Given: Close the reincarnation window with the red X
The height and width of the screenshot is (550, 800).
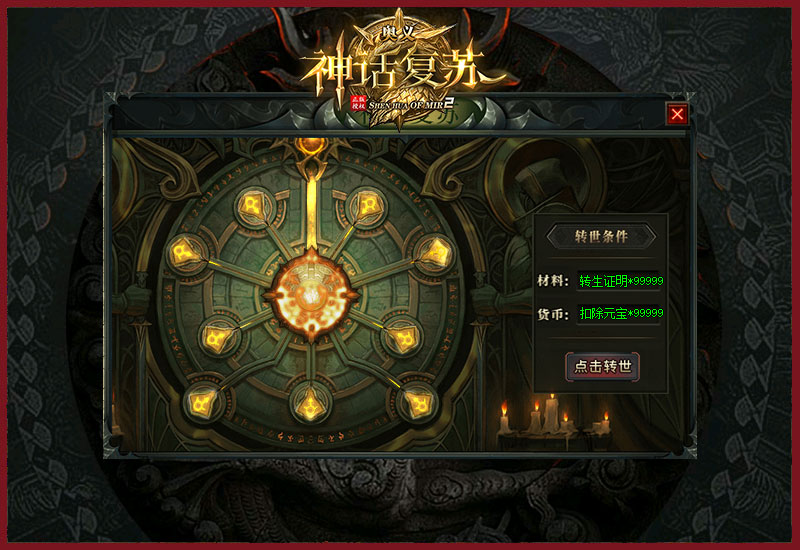Looking at the screenshot, I should 678,114.
